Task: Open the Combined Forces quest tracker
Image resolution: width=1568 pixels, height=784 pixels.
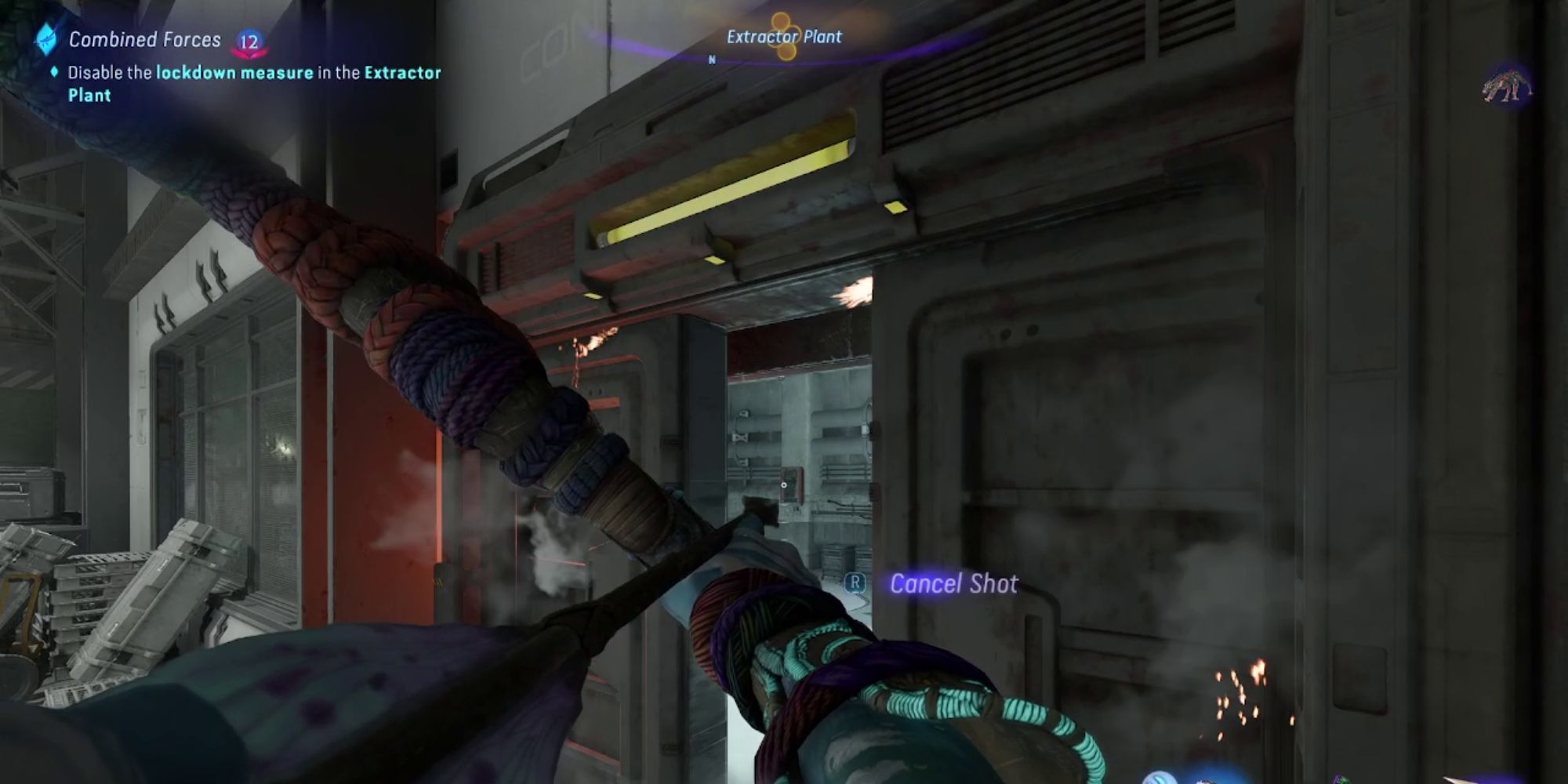Action: (x=144, y=39)
